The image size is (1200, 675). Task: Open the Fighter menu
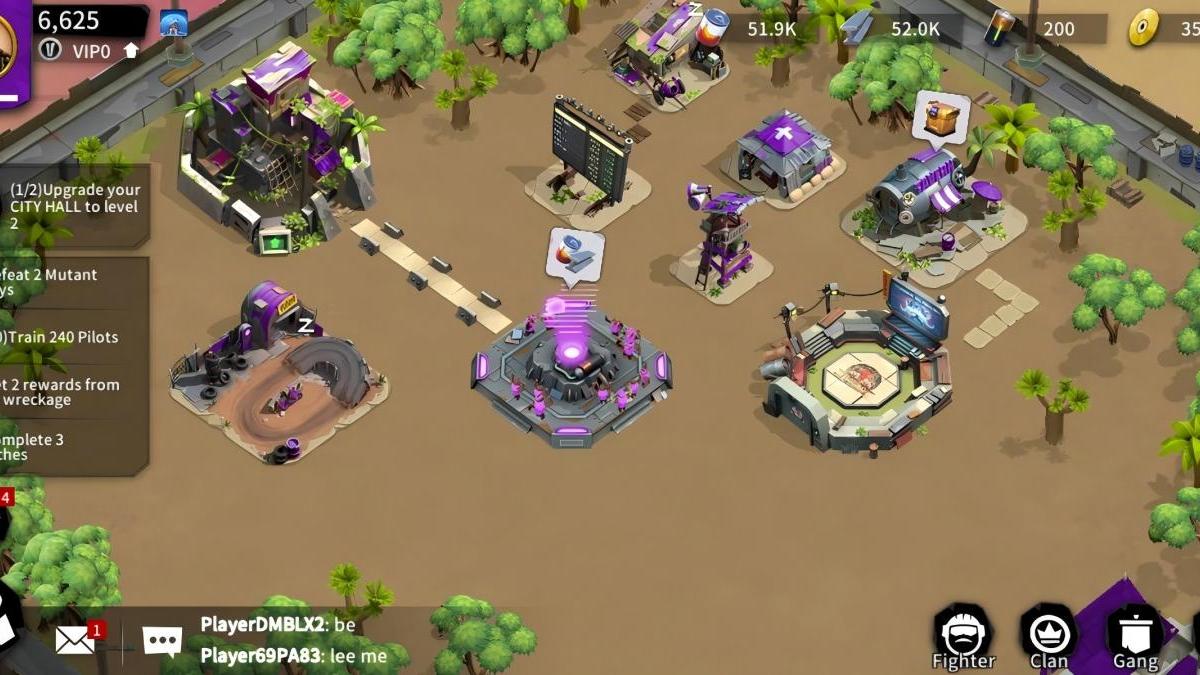pos(963,637)
